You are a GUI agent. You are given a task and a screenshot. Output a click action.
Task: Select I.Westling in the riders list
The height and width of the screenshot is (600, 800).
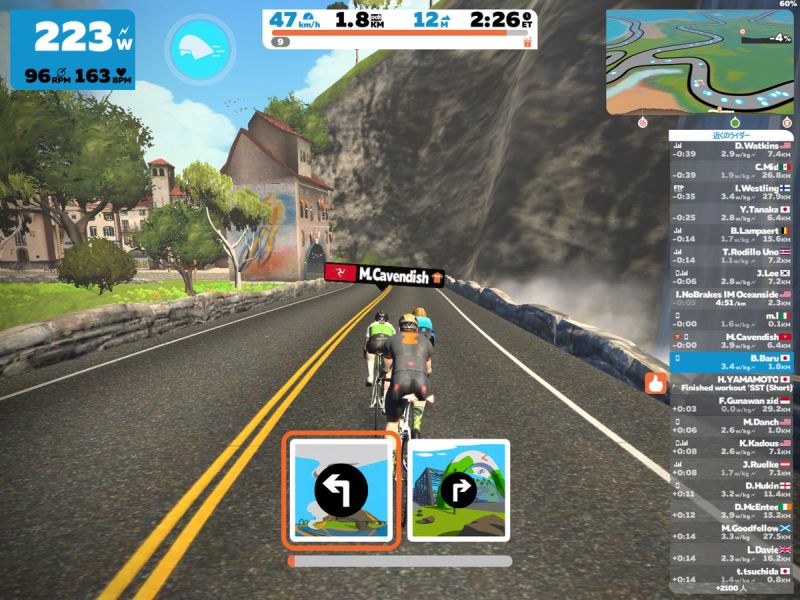pos(732,192)
